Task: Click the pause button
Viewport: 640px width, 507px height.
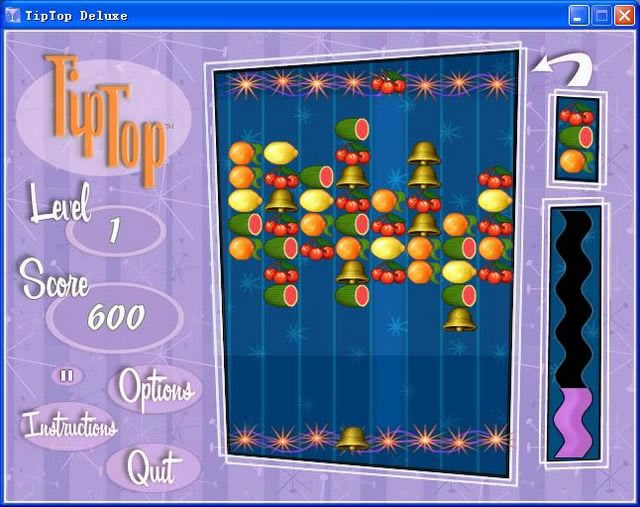Action: point(67,375)
